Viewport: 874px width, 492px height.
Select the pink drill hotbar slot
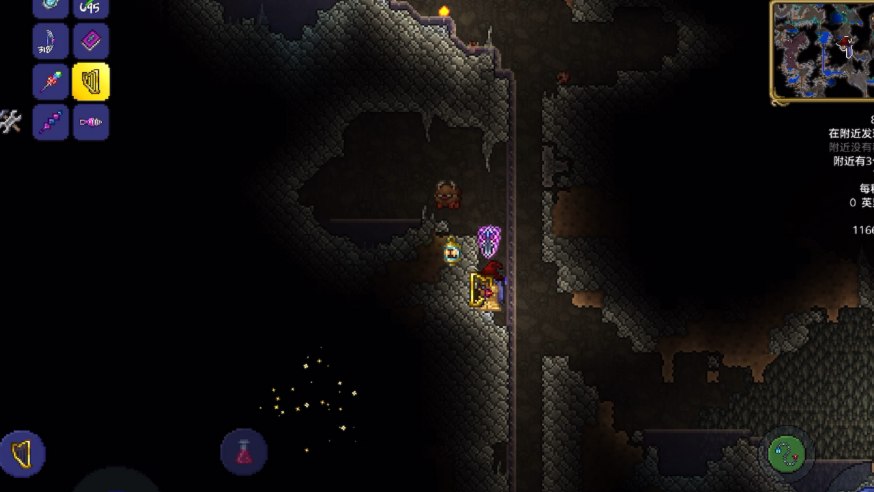click(x=91, y=122)
